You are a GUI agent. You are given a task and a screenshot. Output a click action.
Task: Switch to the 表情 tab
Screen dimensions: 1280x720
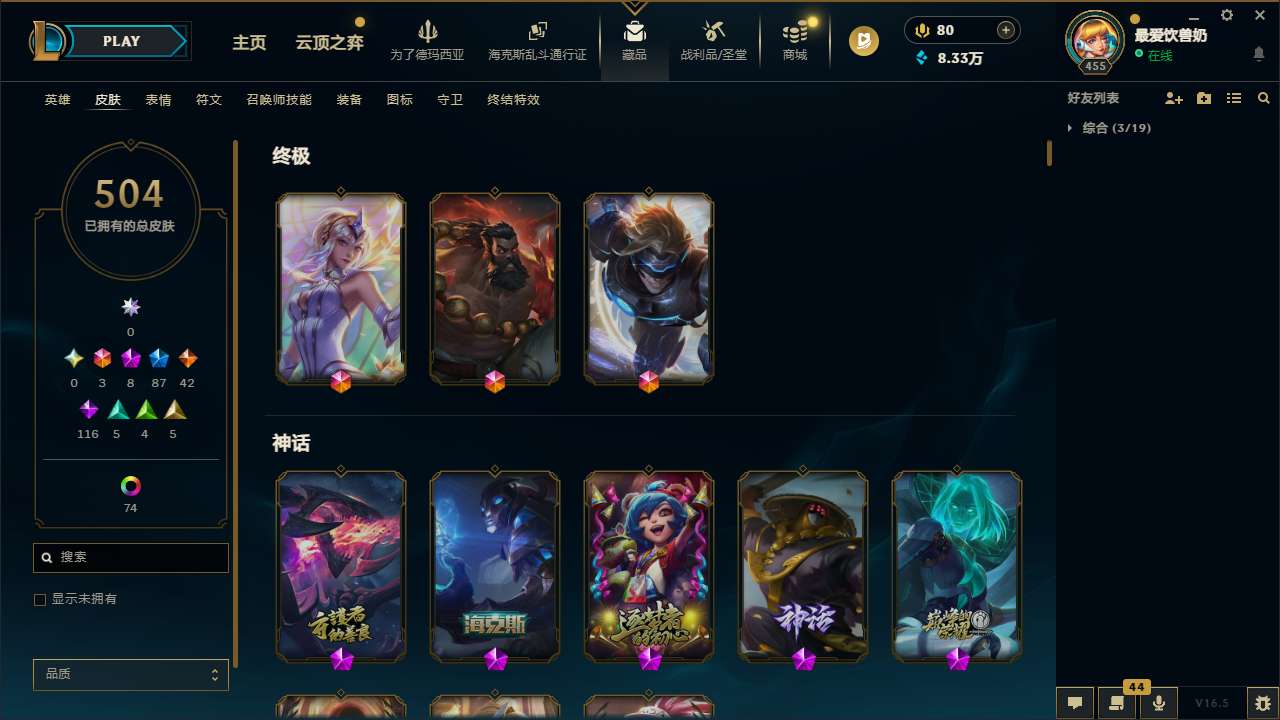point(157,100)
